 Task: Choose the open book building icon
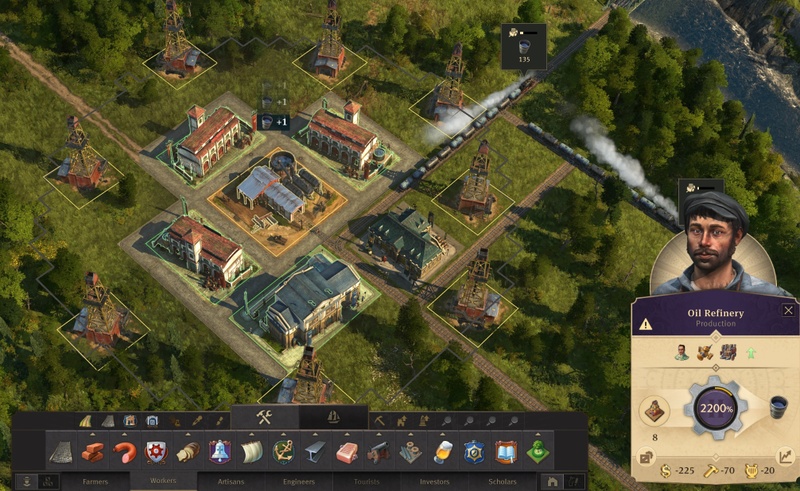point(508,452)
